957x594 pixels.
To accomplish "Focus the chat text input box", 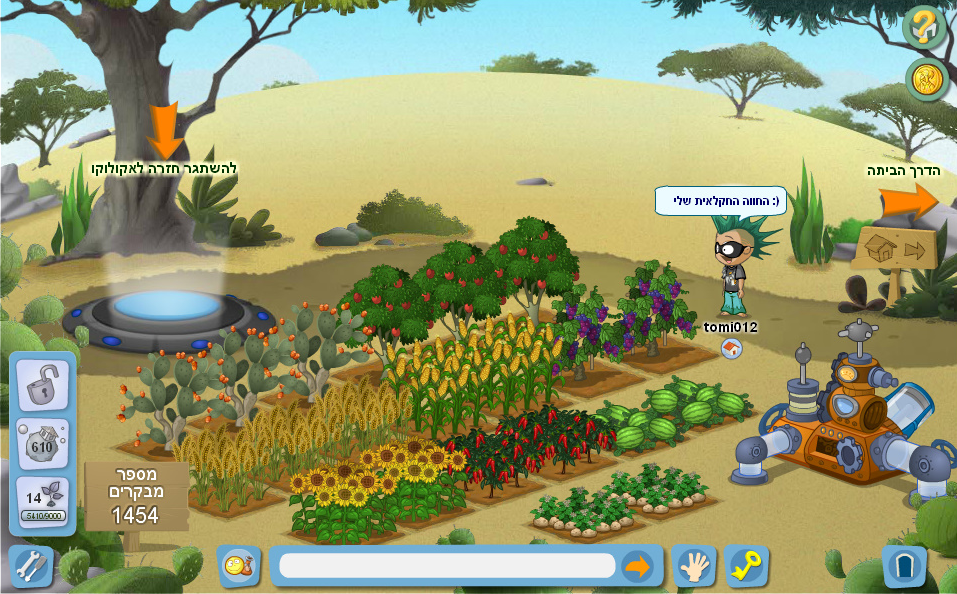I will tap(447, 566).
